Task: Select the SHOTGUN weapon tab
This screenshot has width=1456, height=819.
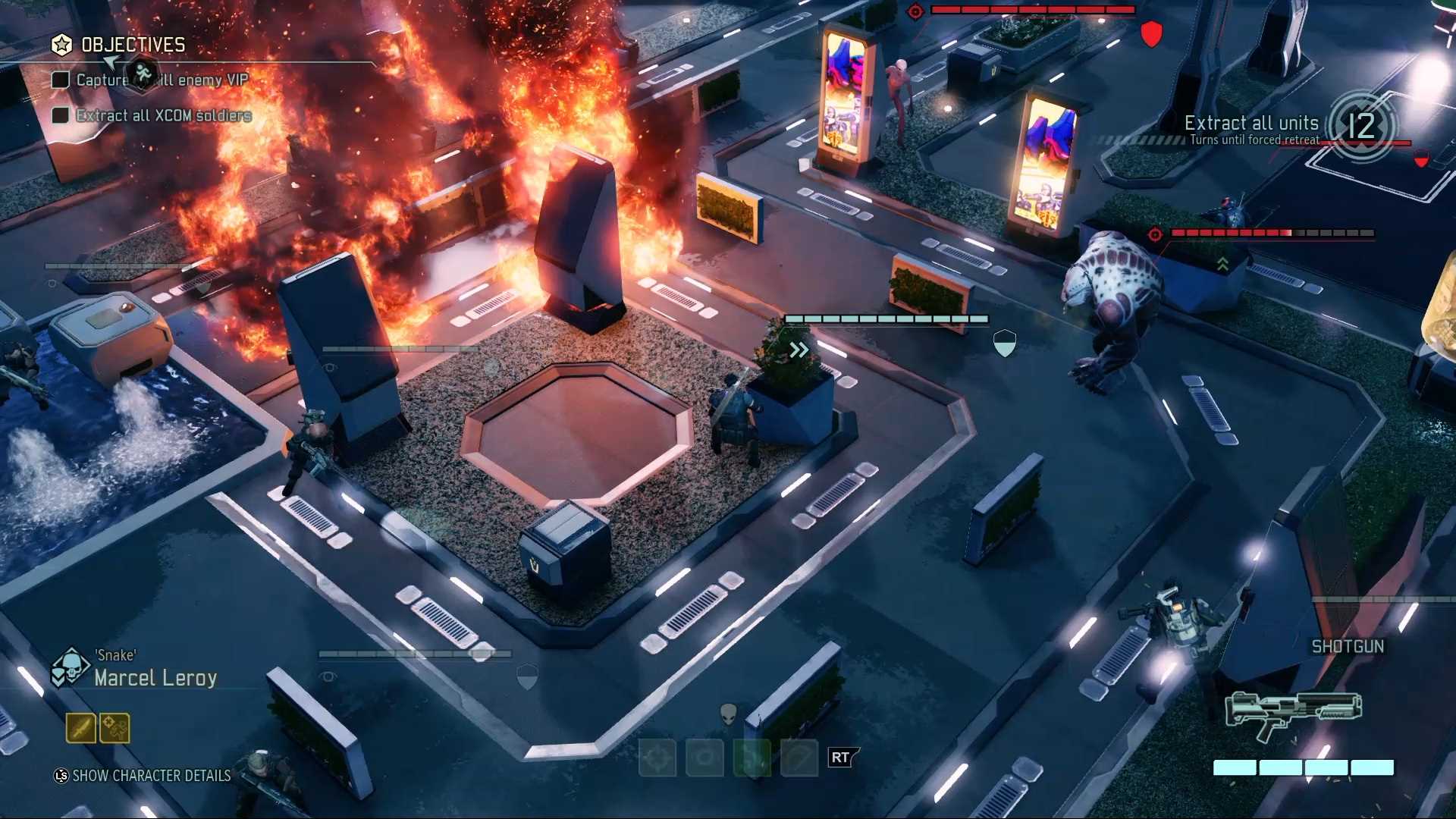Action: 1348,646
